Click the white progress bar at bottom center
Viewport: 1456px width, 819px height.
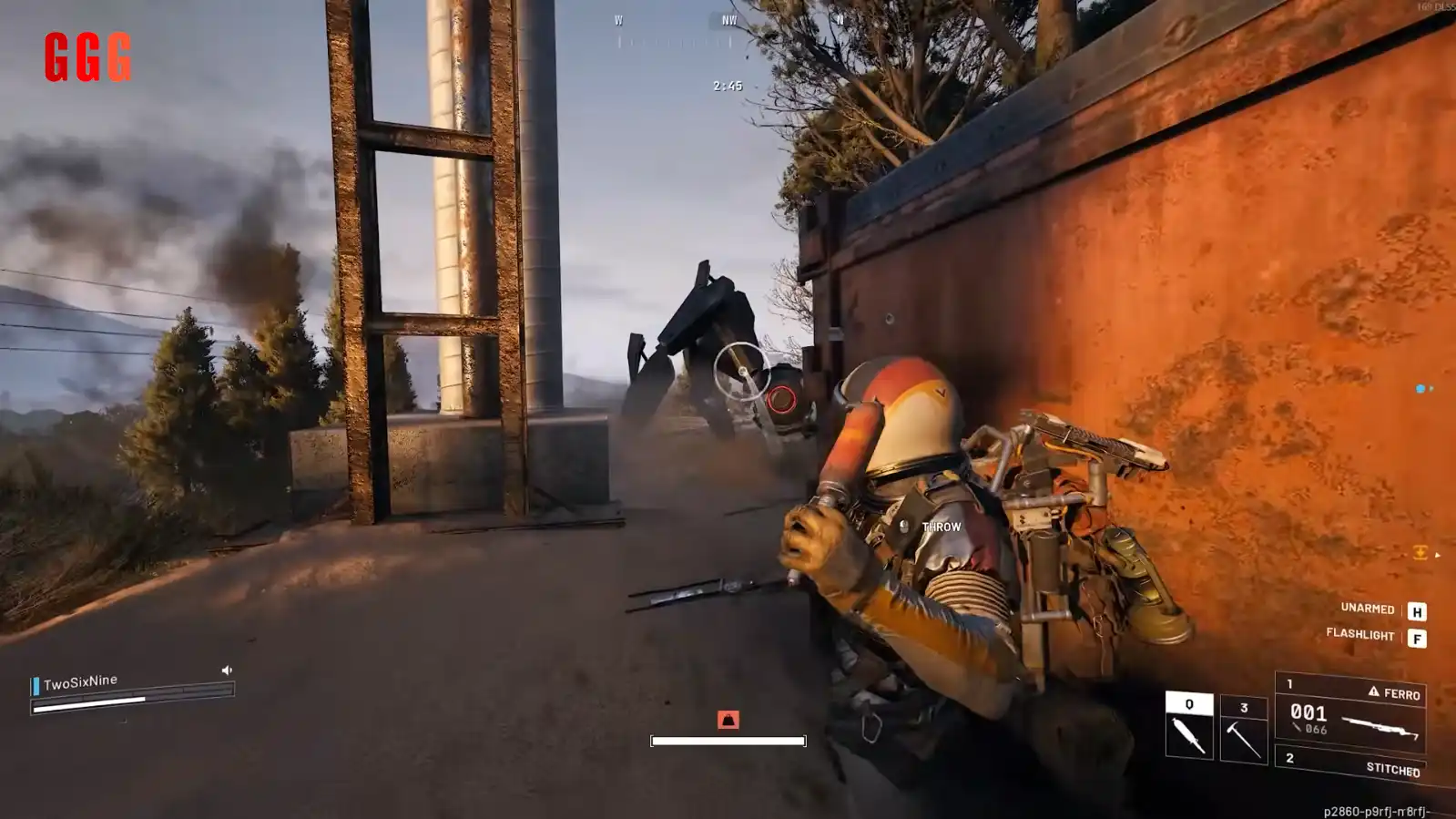coord(728,738)
